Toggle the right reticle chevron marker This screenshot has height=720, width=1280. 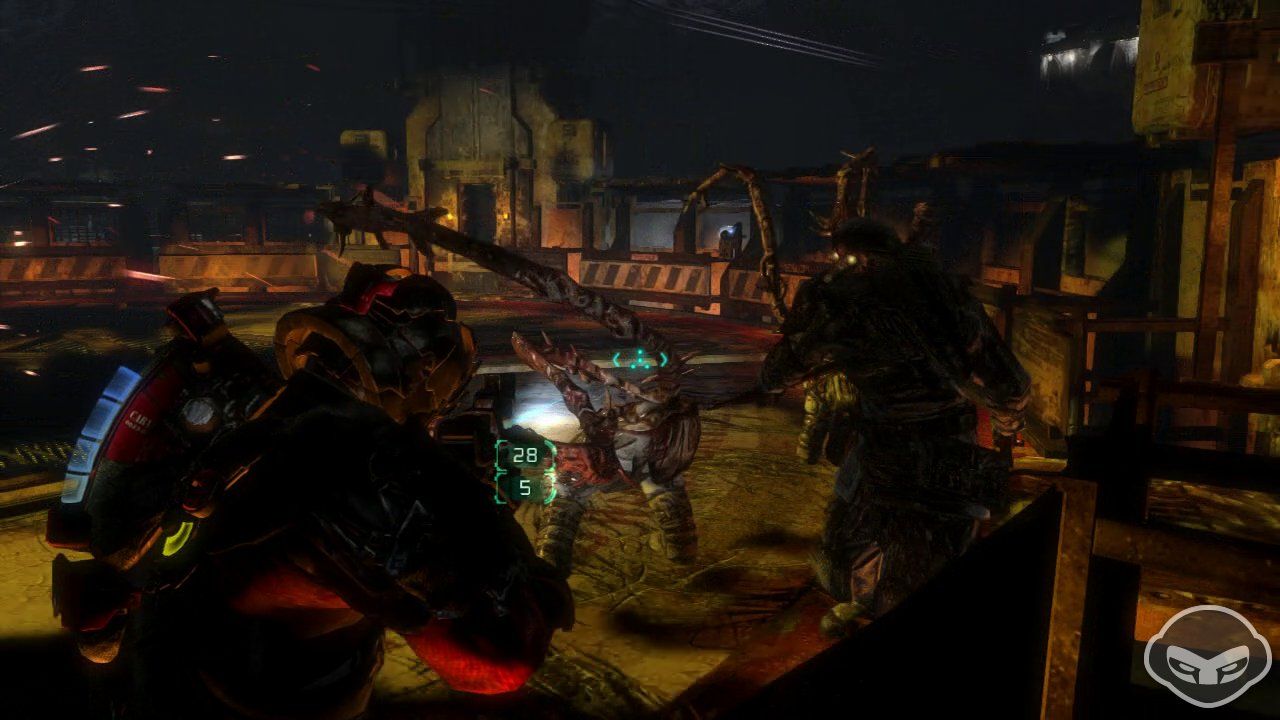coord(662,359)
